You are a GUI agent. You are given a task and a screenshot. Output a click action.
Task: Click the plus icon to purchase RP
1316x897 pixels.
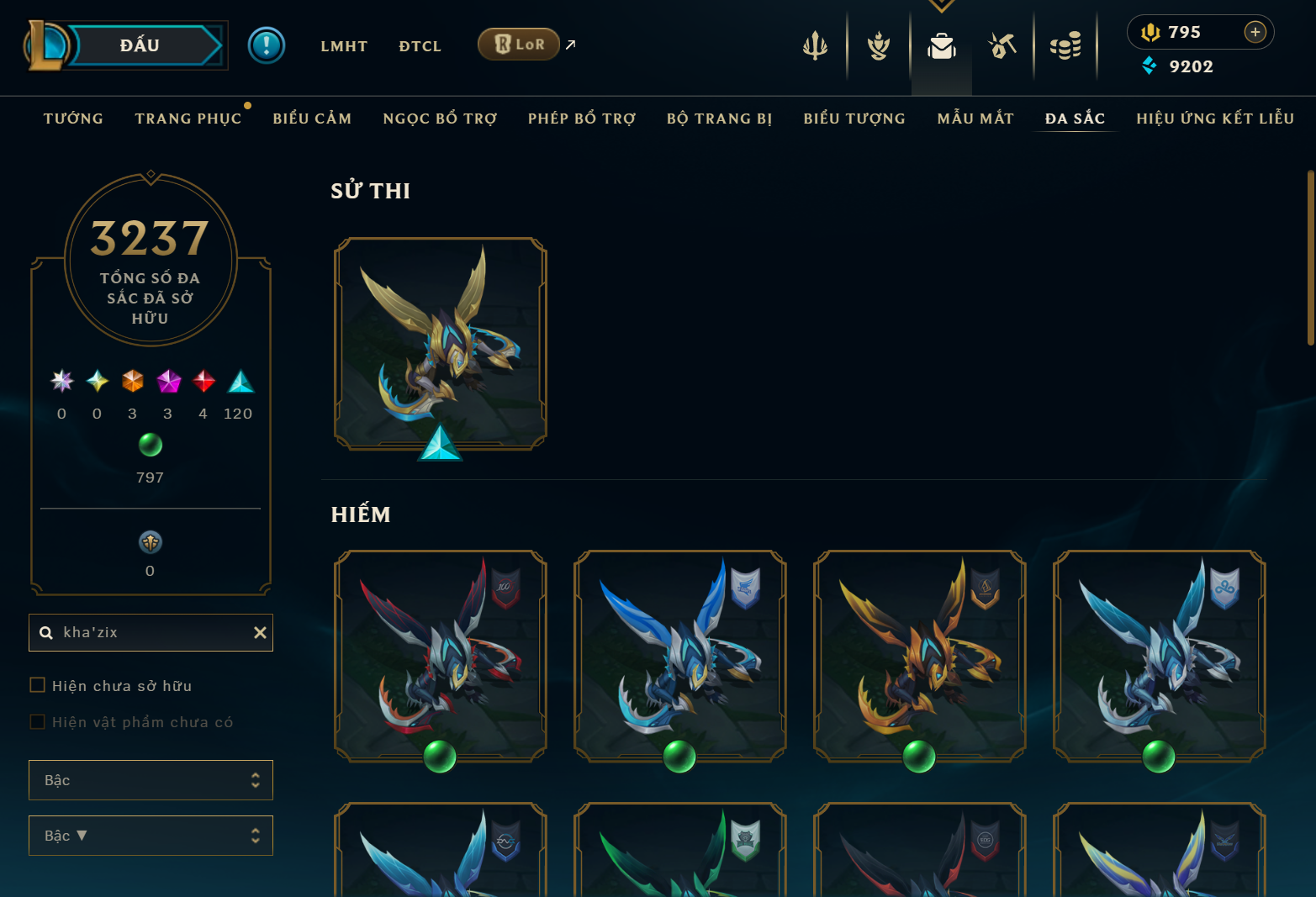pyautogui.click(x=1255, y=32)
